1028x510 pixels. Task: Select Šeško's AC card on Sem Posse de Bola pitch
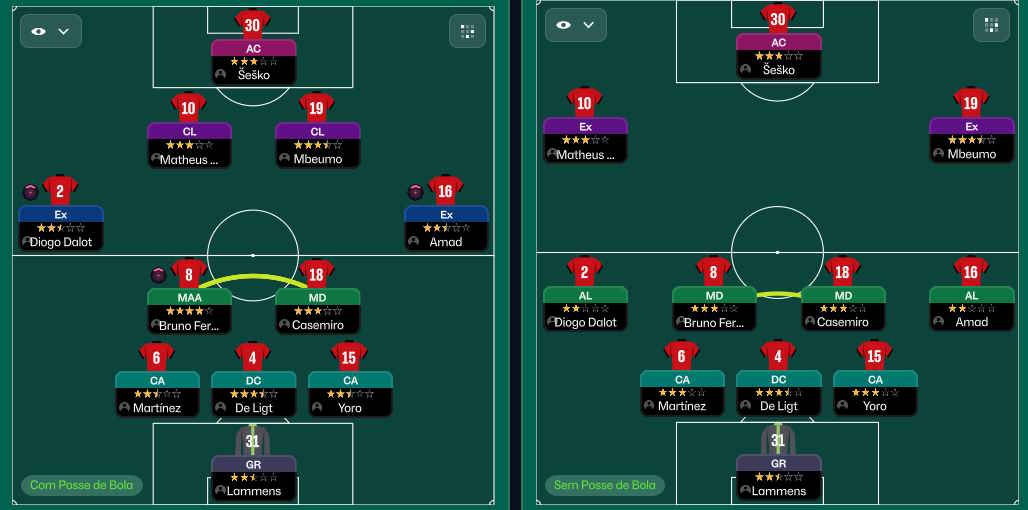click(x=778, y=56)
